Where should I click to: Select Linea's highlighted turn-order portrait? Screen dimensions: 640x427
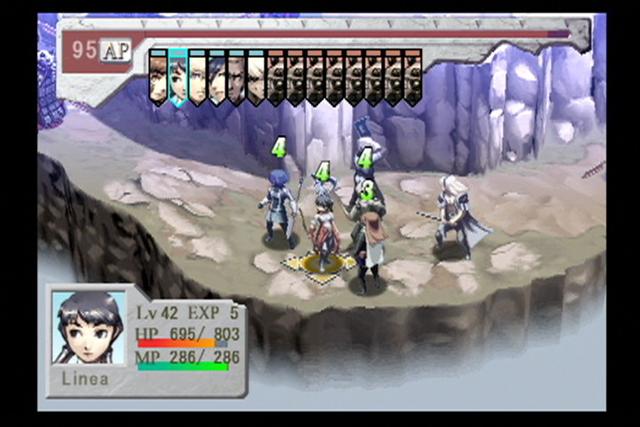[x=177, y=77]
